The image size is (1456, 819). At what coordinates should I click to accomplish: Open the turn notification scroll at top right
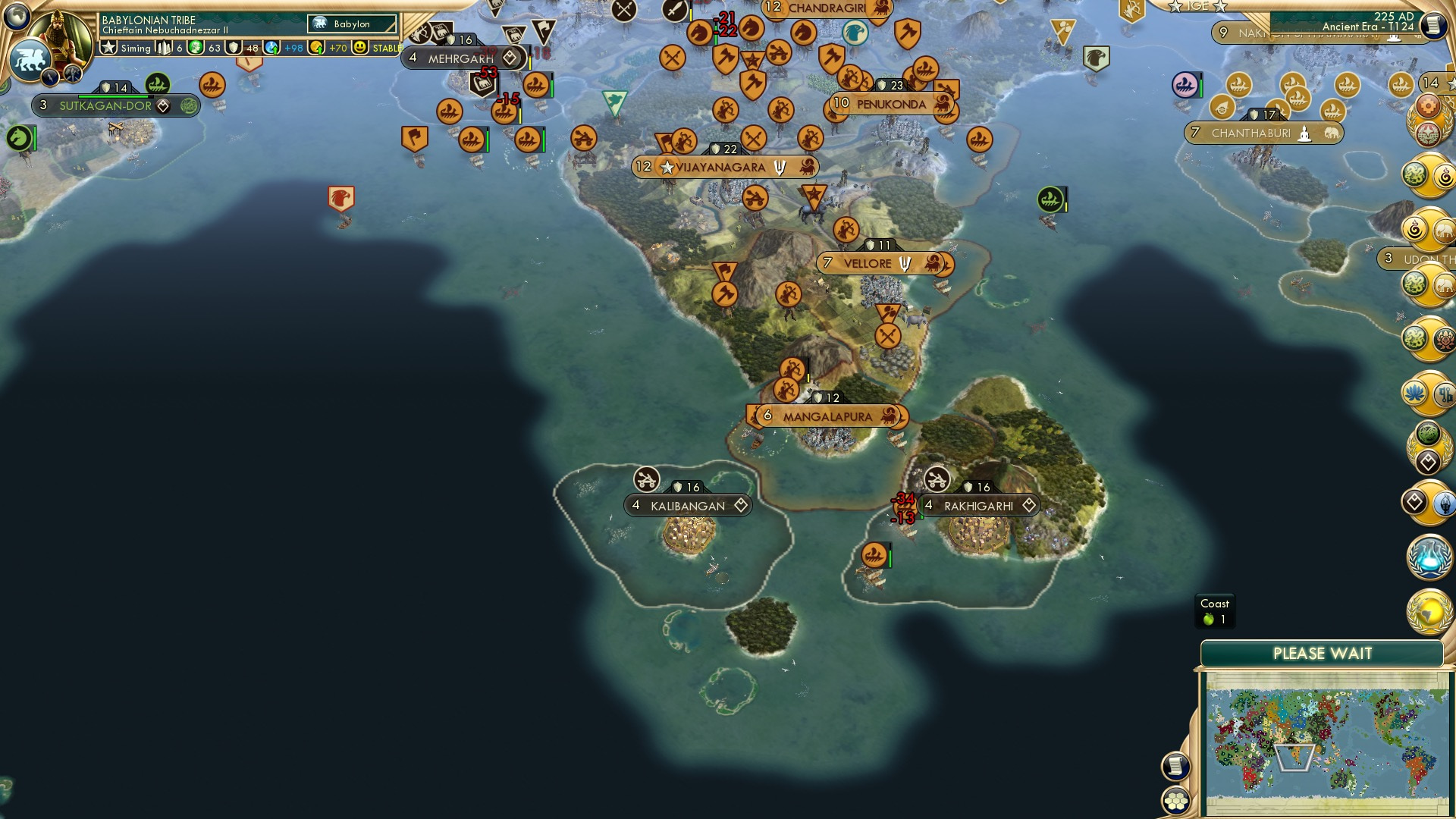pos(1433,27)
